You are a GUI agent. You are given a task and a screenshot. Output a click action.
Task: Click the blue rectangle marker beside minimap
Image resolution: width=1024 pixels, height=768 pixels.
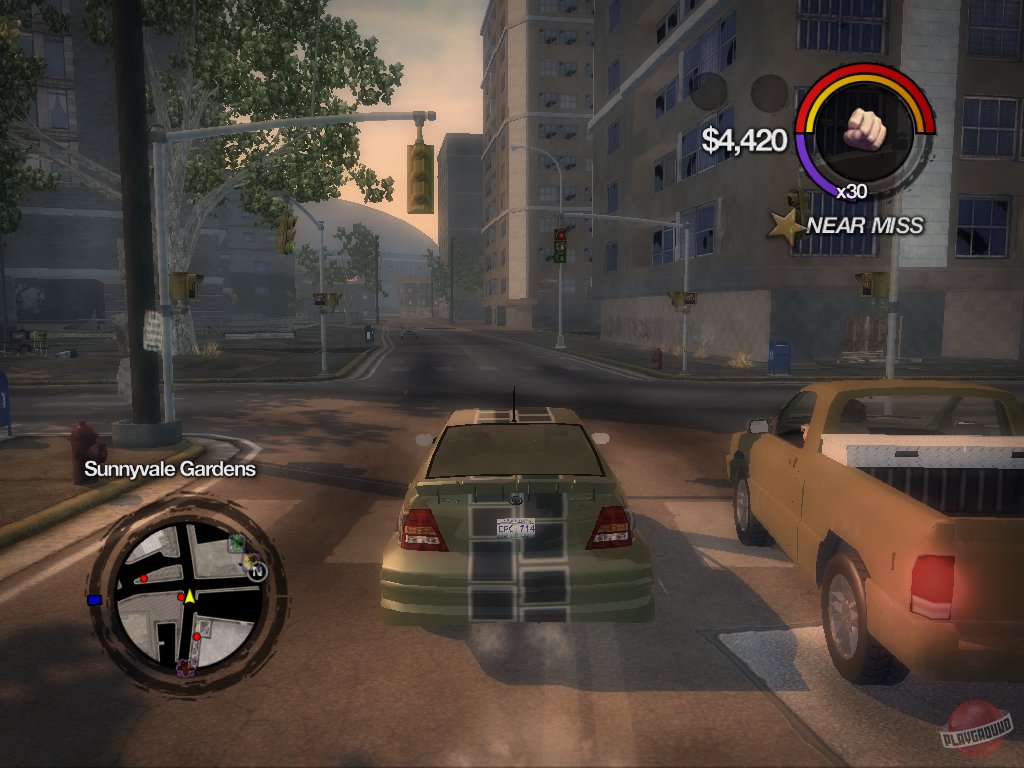click(95, 599)
